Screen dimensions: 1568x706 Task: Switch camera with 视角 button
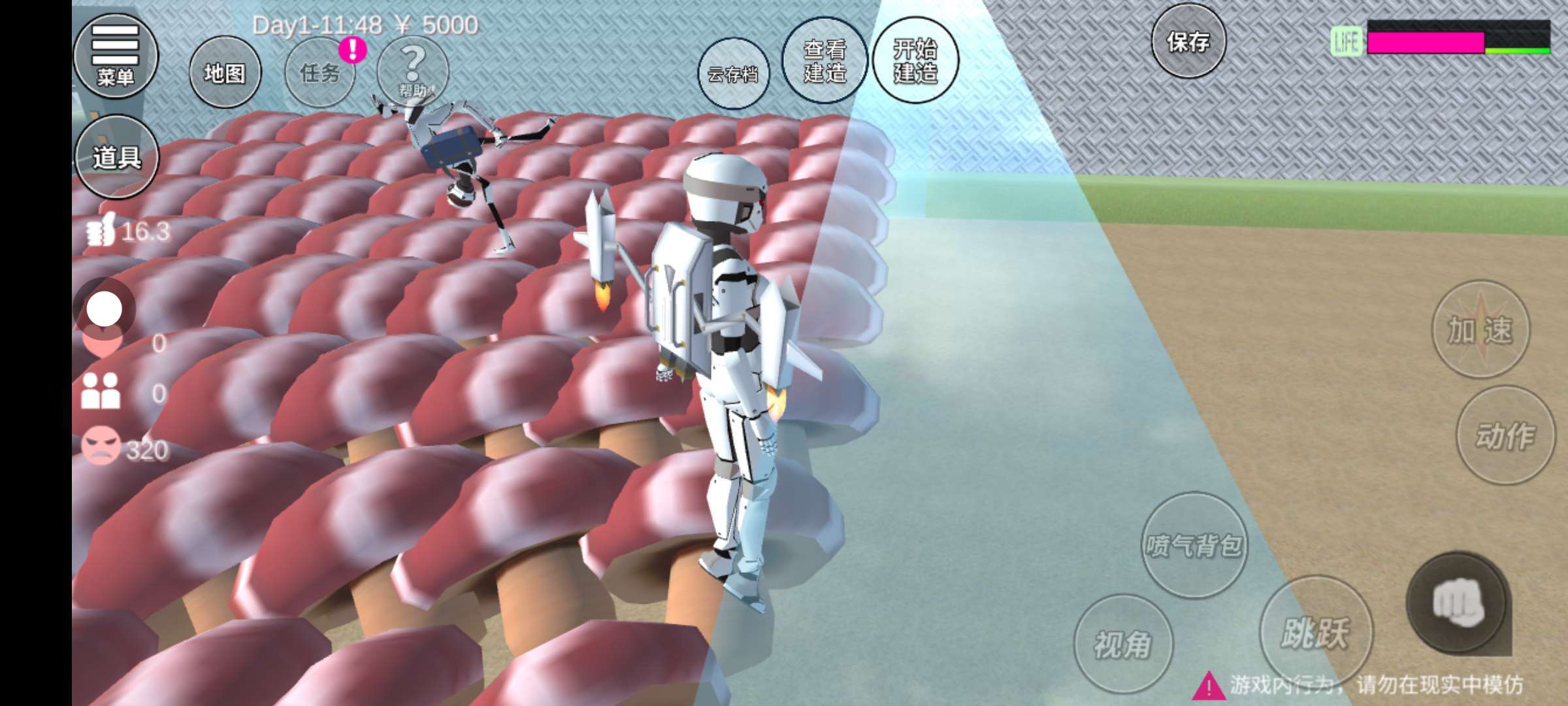(1122, 645)
